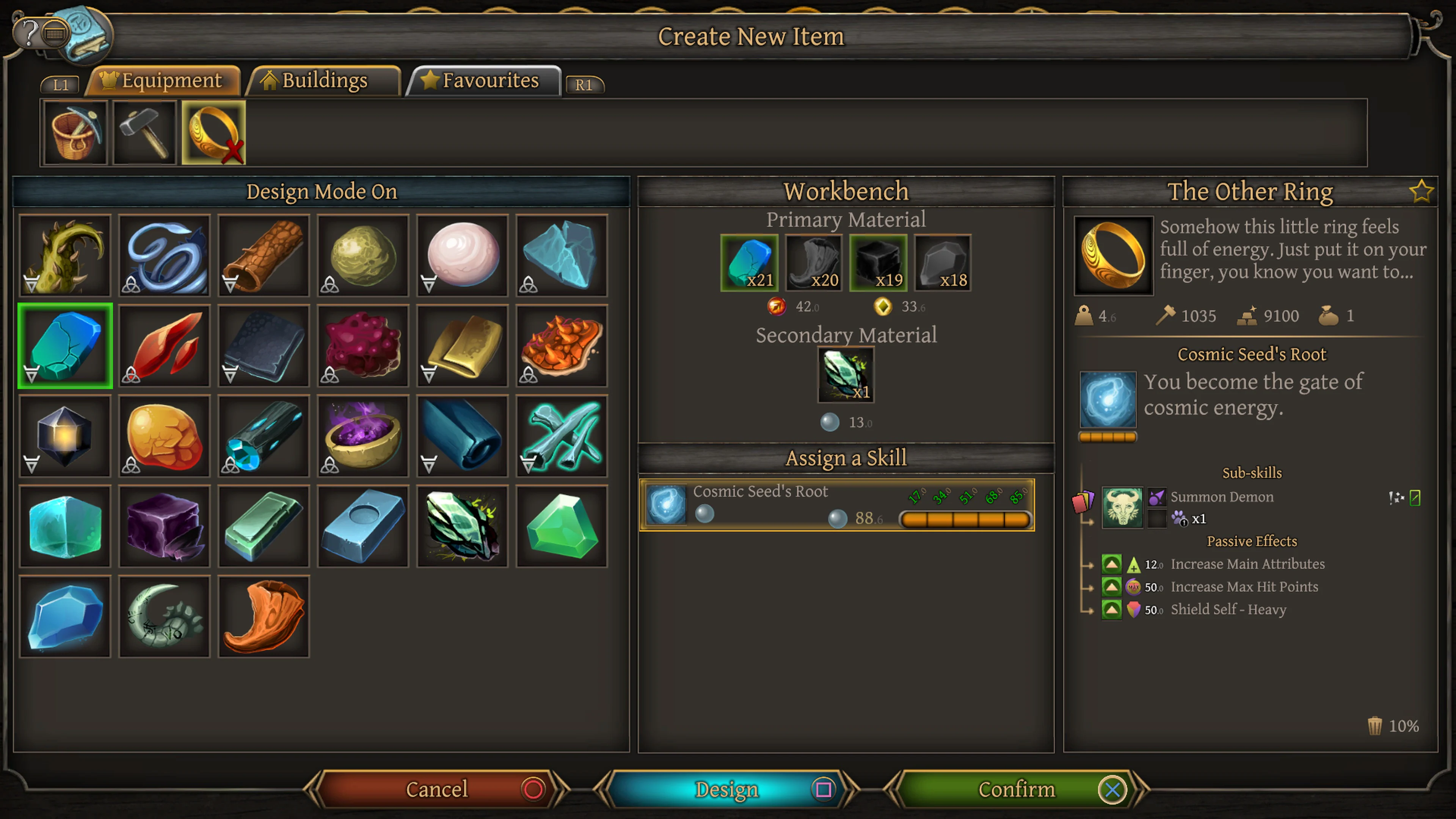Toggle the favorite star on The Other Ring

1421,191
